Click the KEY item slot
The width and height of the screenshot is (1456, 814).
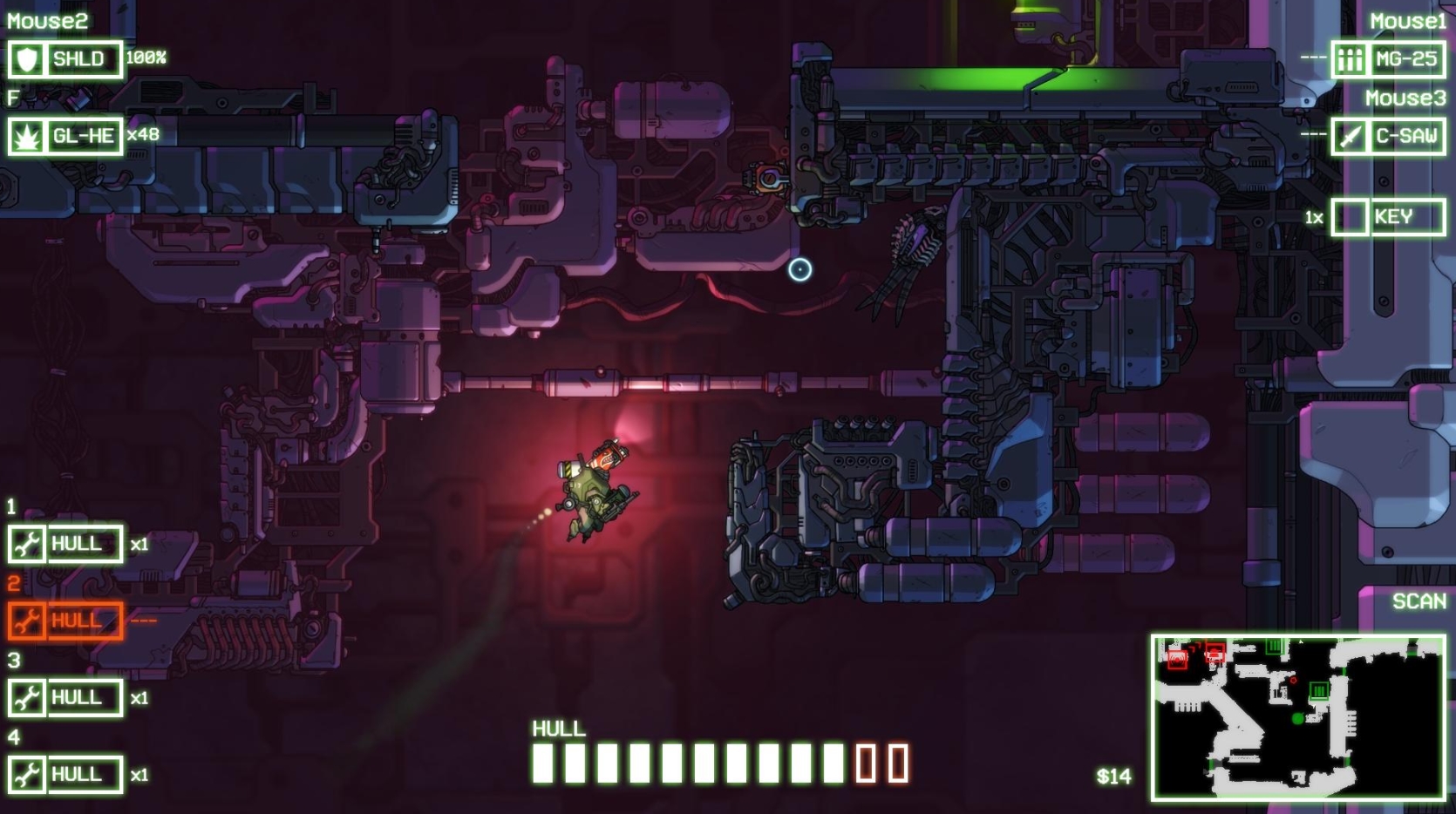tap(1388, 217)
